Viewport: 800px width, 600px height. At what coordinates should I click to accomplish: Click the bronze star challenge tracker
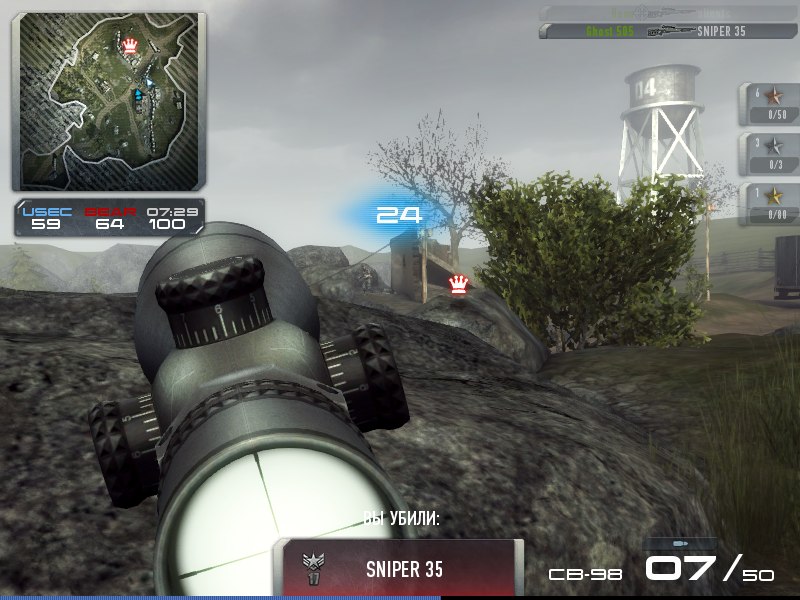click(x=771, y=104)
